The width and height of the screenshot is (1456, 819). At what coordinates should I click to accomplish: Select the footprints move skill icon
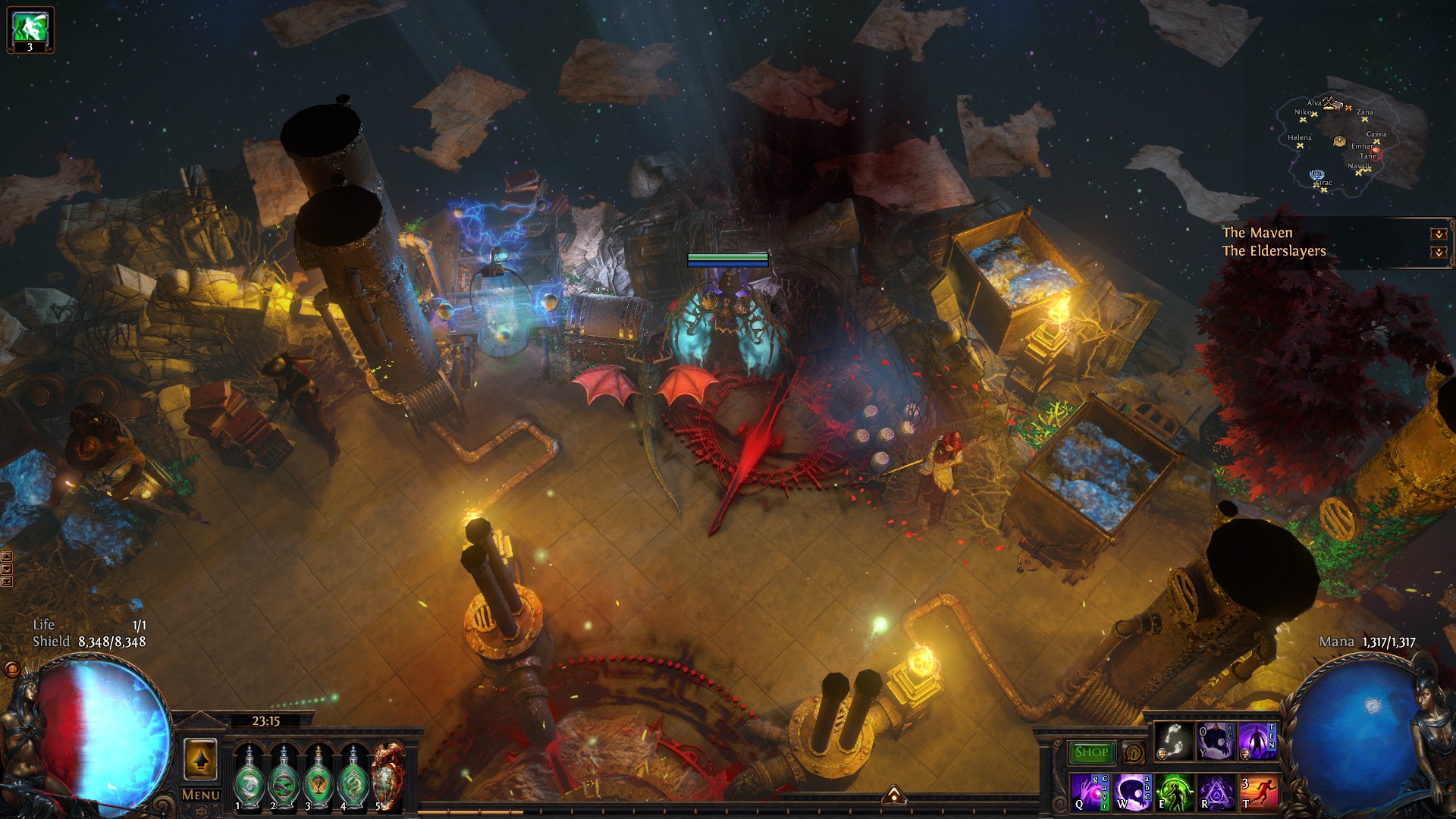coord(1173,741)
